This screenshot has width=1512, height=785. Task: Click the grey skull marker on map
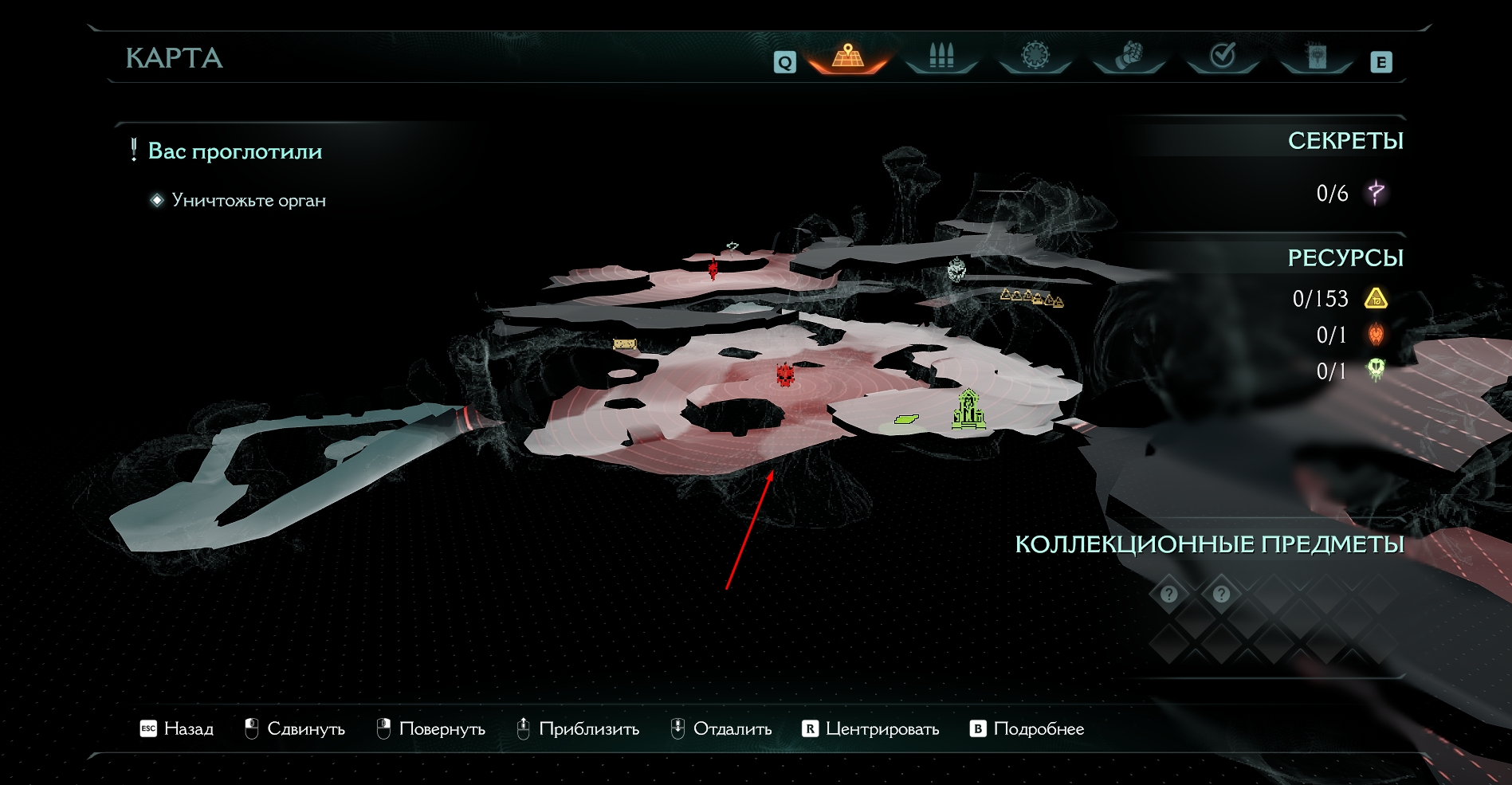956,270
